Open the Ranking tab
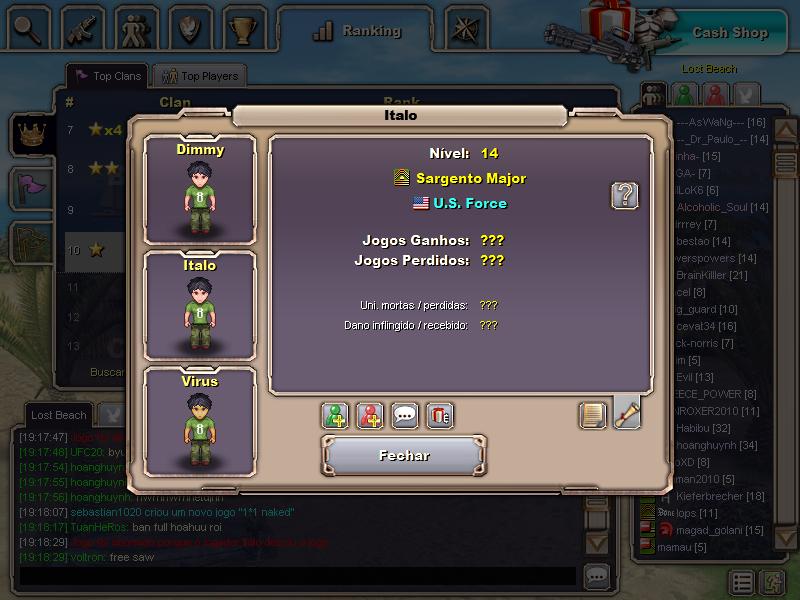 pos(357,31)
